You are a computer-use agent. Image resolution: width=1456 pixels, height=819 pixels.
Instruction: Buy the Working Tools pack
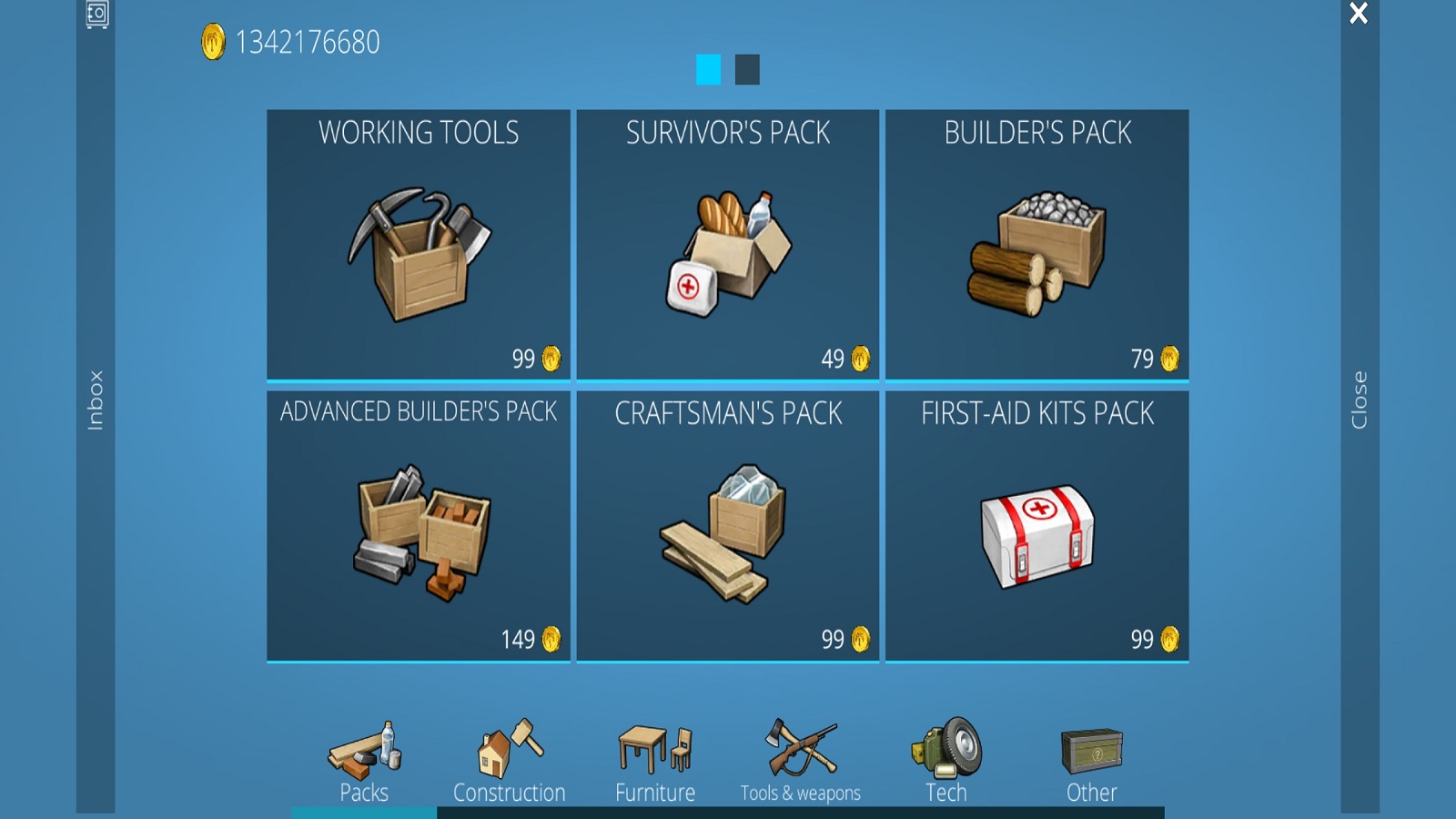pos(419,246)
